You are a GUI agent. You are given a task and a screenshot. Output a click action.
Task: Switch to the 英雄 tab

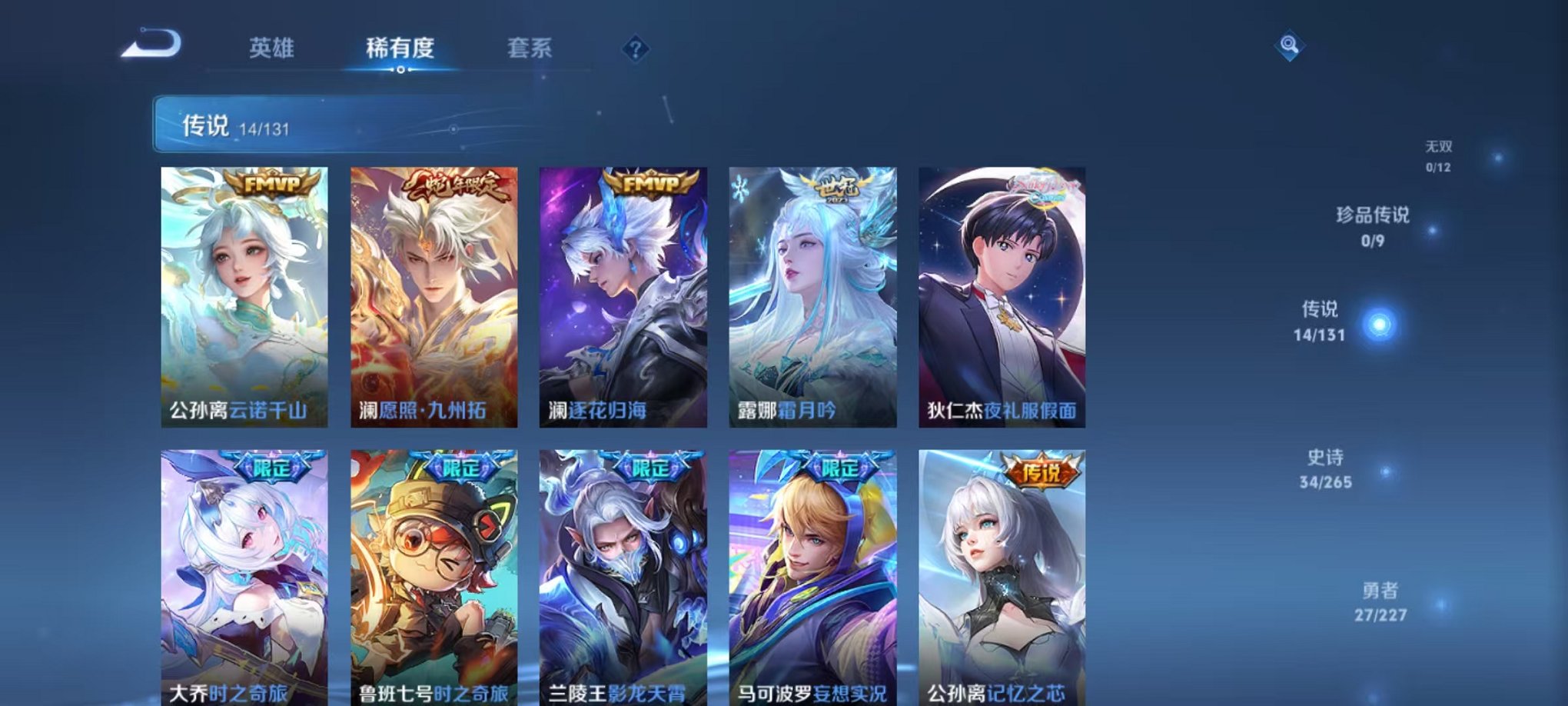point(272,46)
